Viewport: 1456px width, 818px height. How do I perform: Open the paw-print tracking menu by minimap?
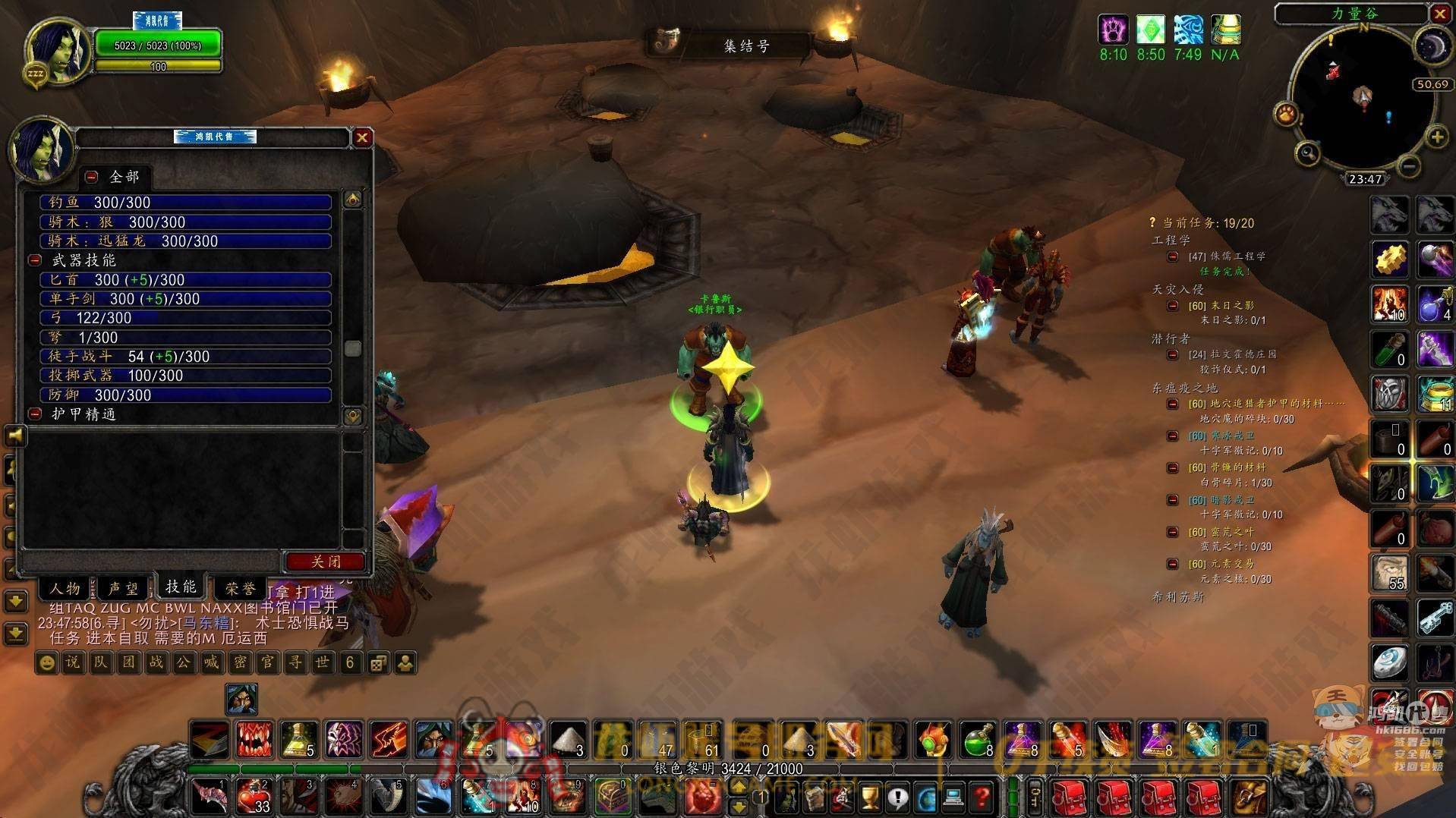[1286, 115]
